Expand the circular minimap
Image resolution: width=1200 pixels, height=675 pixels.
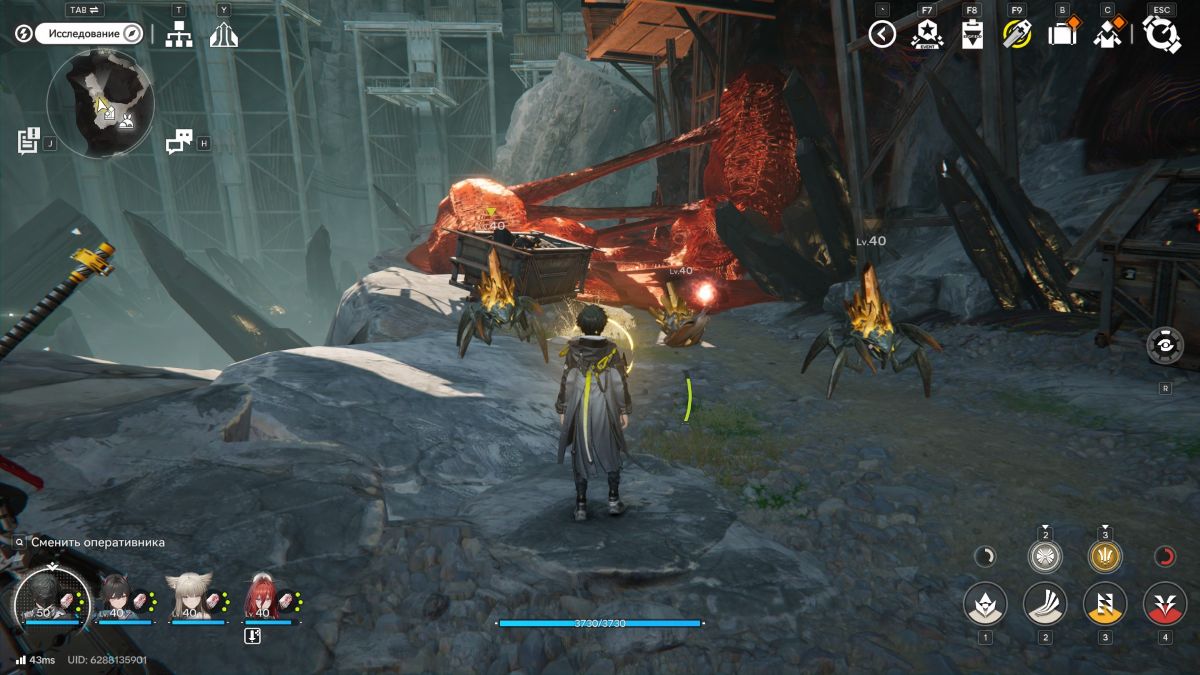100,104
